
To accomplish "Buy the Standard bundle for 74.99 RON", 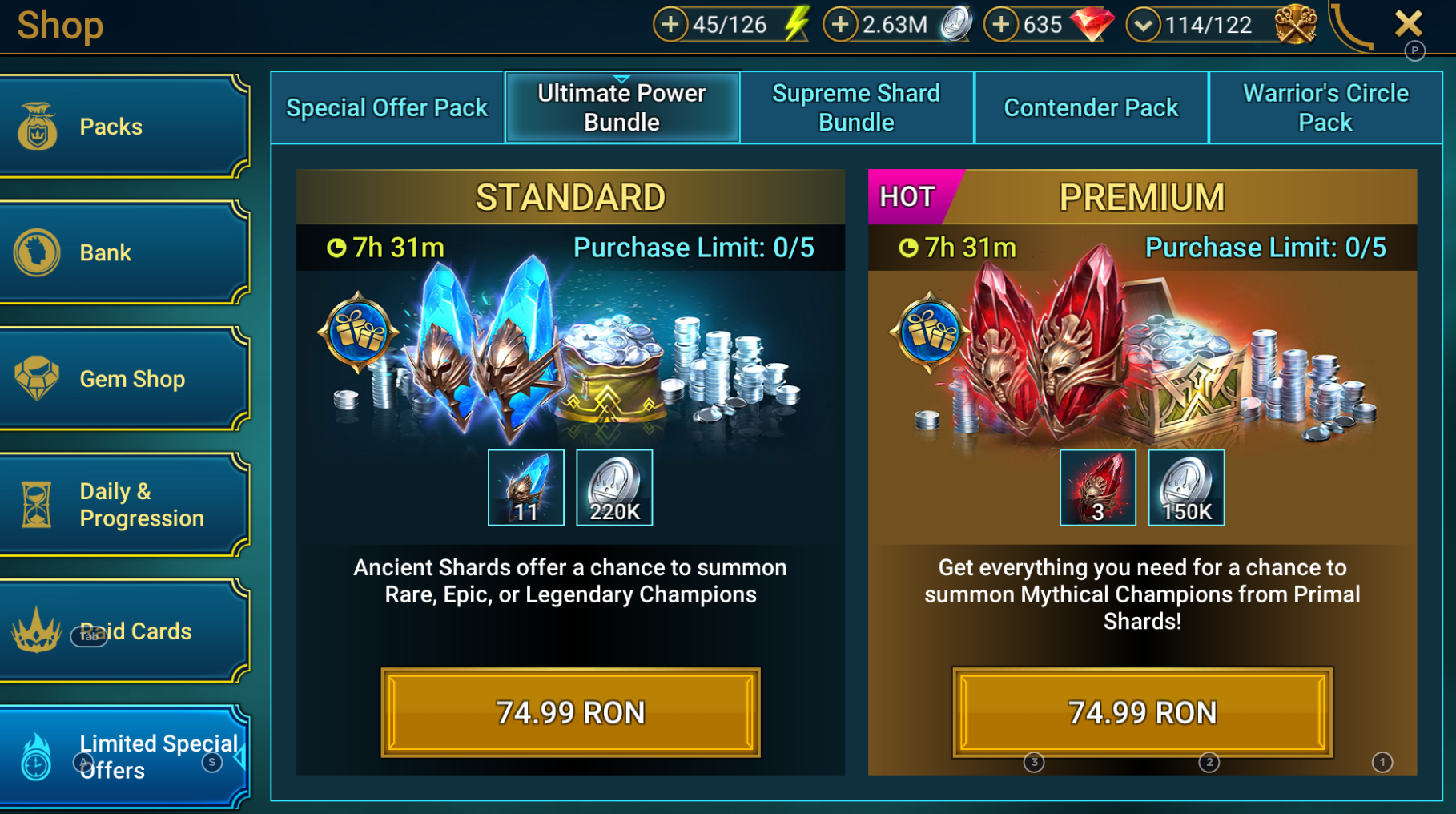I will pyautogui.click(x=570, y=712).
